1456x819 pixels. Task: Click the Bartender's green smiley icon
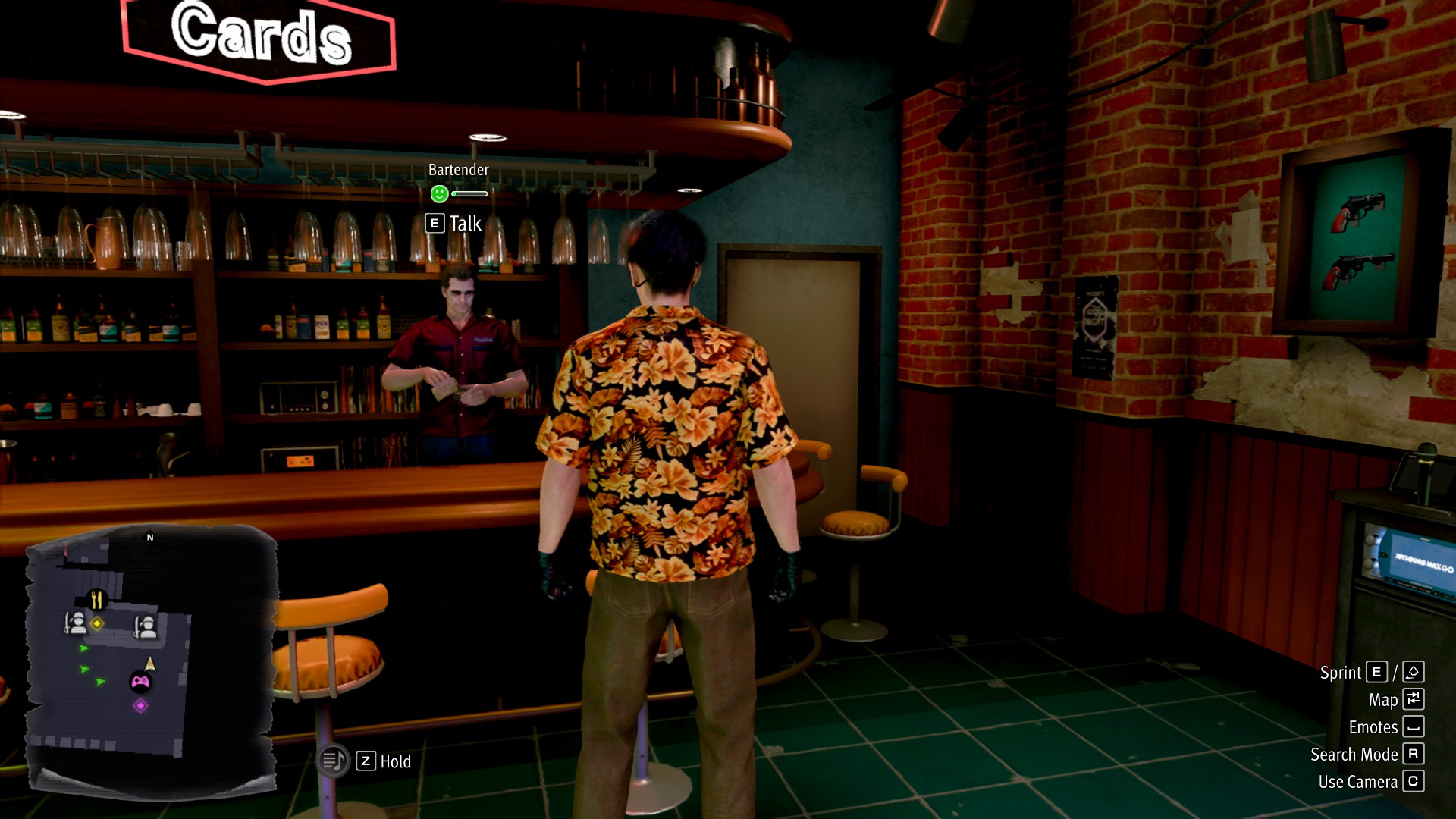tap(439, 194)
